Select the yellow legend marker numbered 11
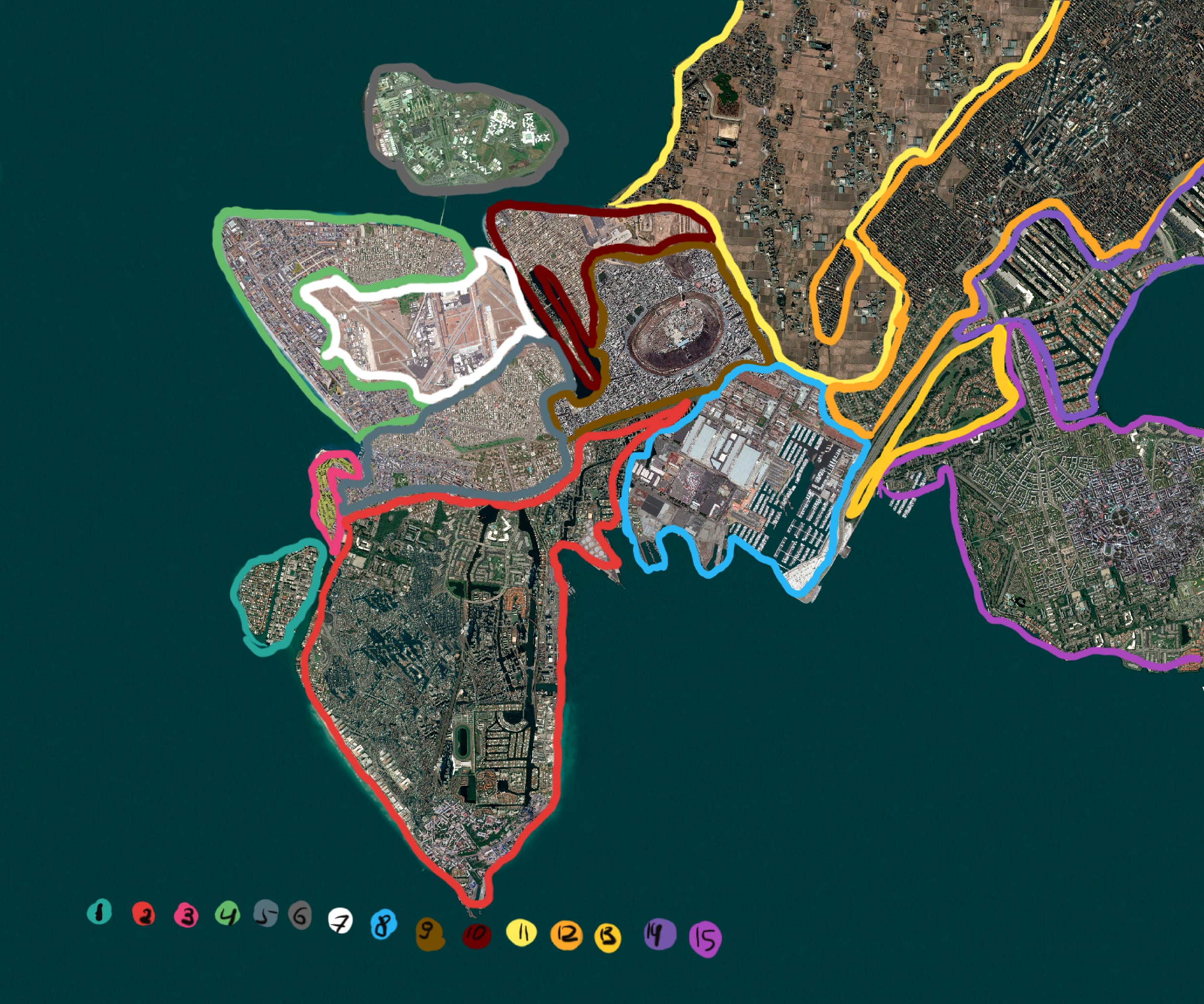 coord(521,932)
